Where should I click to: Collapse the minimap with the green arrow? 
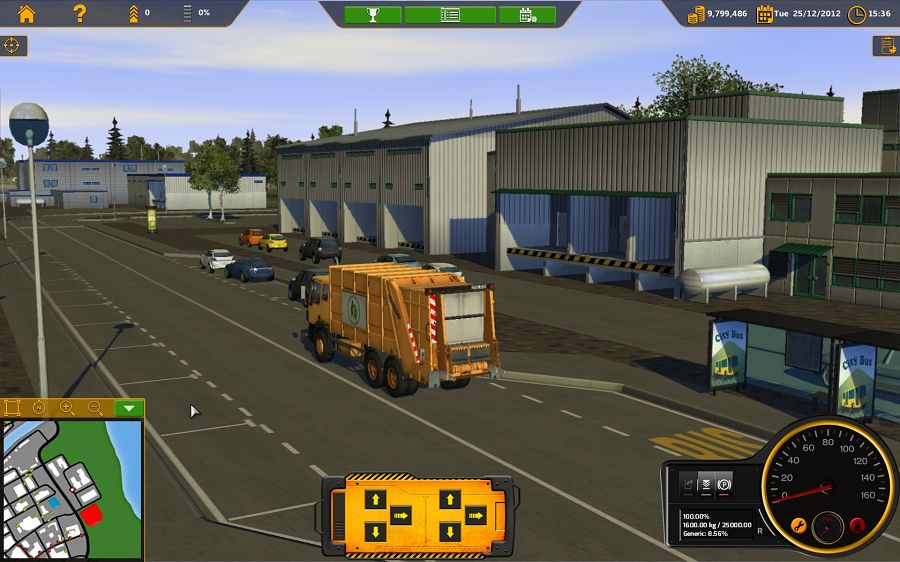[128, 408]
